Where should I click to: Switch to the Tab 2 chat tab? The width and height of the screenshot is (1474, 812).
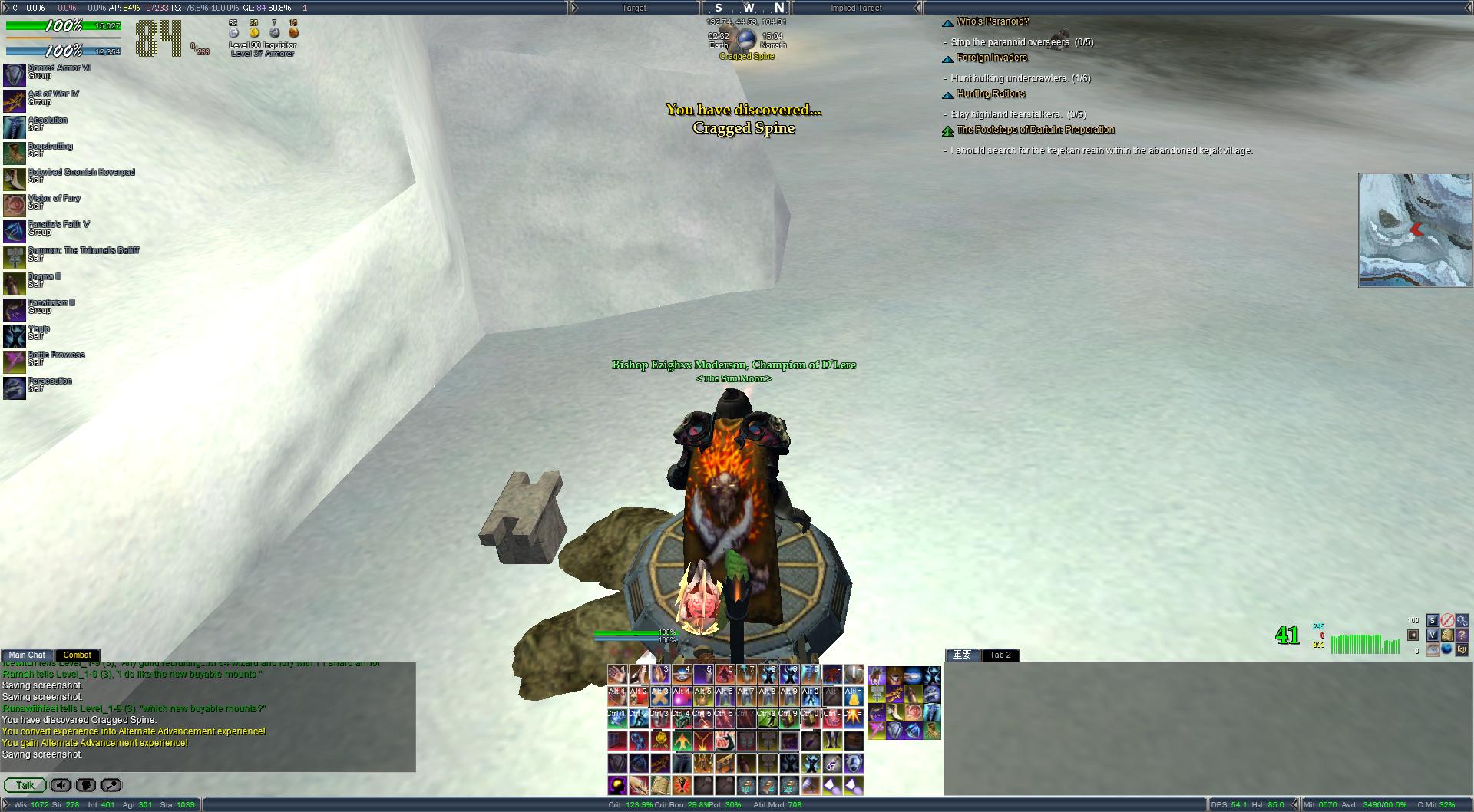tap(1000, 655)
